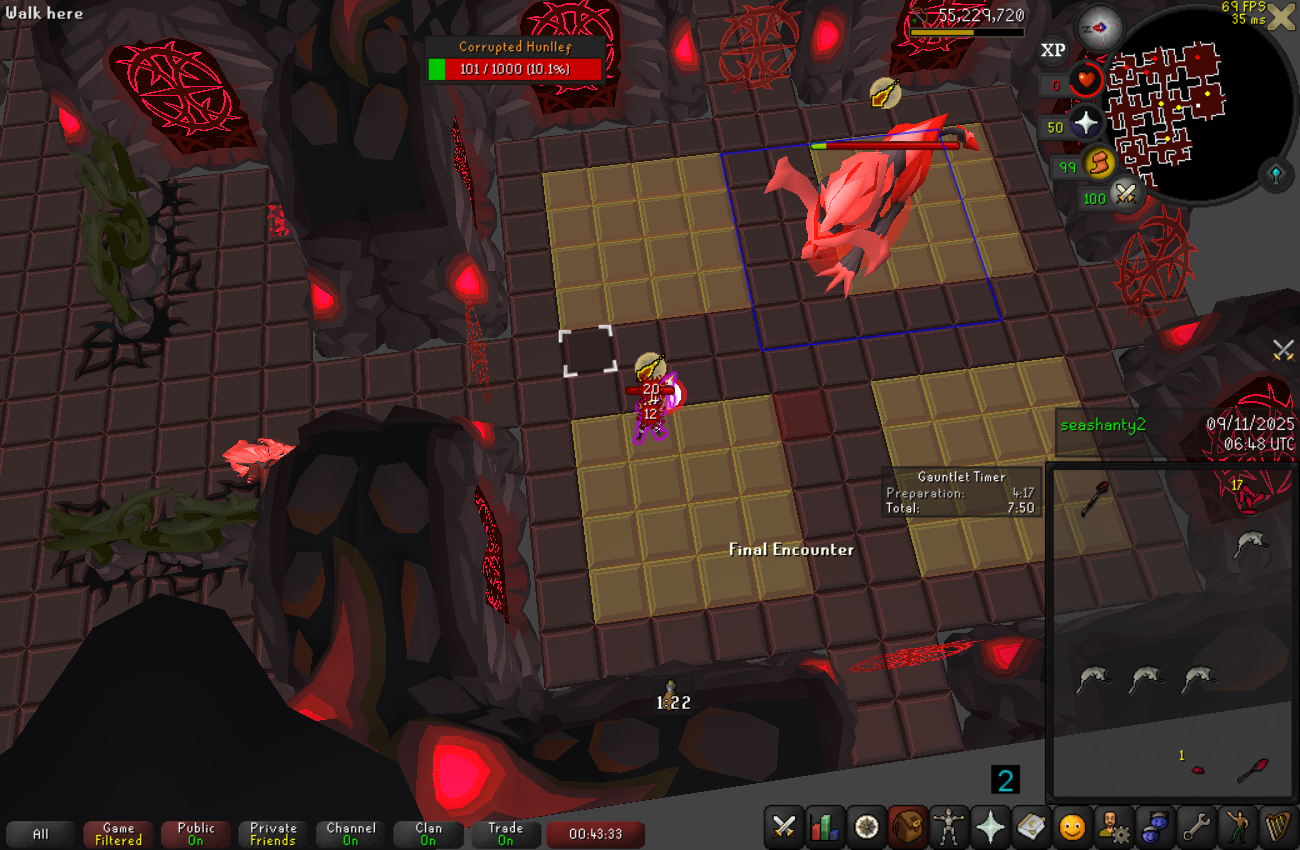The height and width of the screenshot is (850, 1300).
Task: Switch to the Skills tab
Action: click(x=826, y=827)
